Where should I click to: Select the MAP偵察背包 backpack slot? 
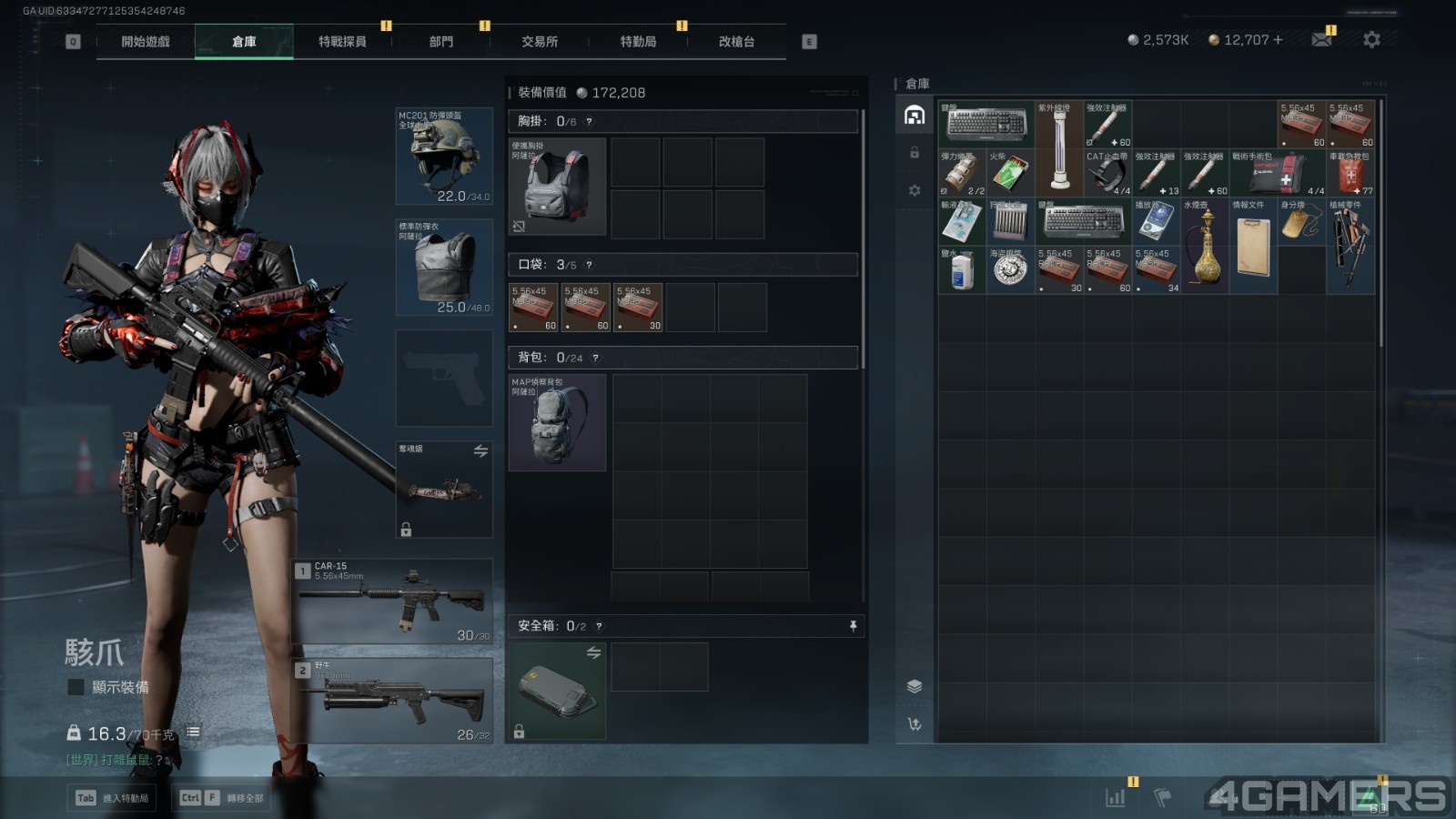[x=557, y=422]
